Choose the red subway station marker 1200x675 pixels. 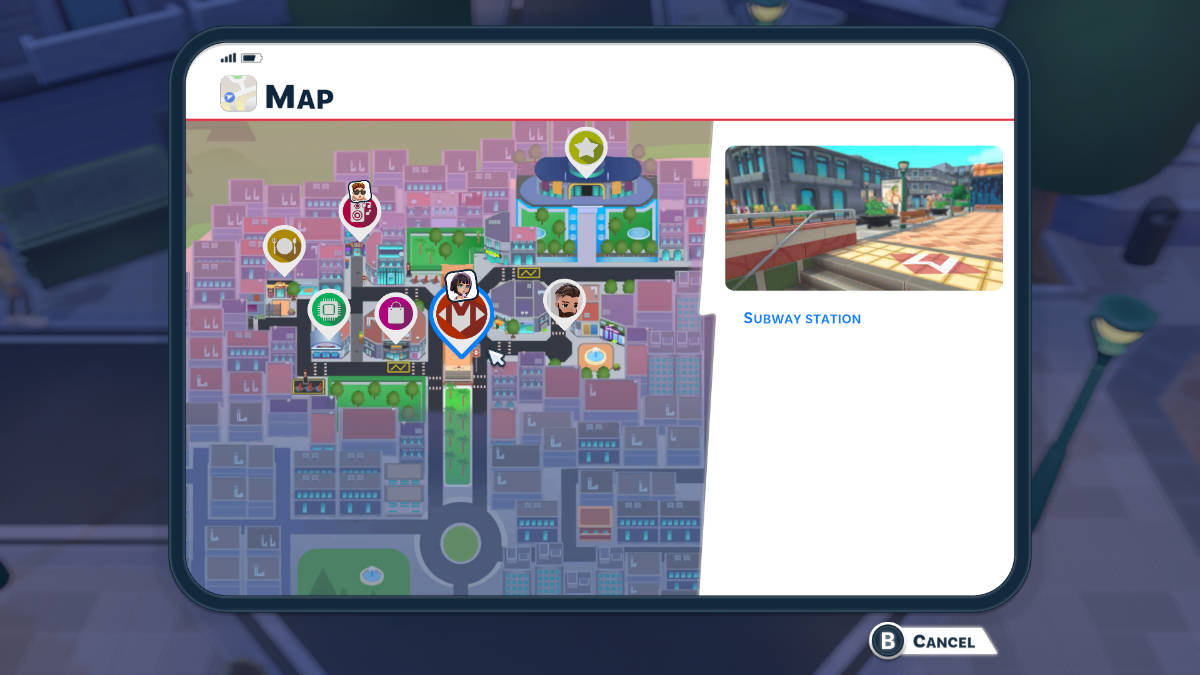[460, 316]
